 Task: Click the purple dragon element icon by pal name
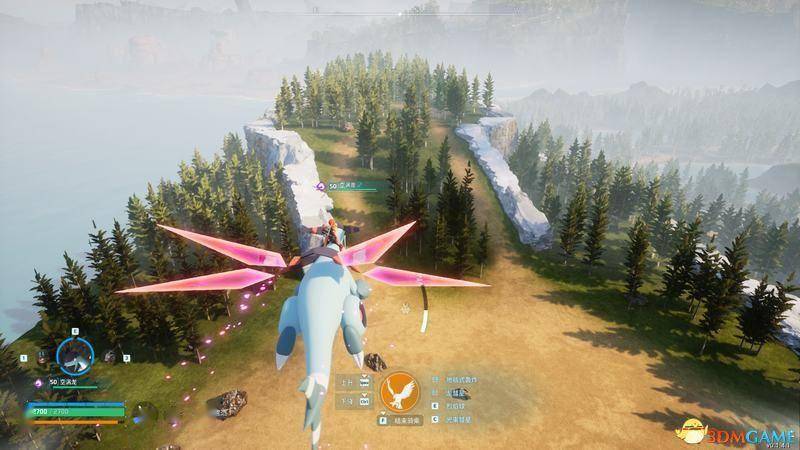coord(39,382)
